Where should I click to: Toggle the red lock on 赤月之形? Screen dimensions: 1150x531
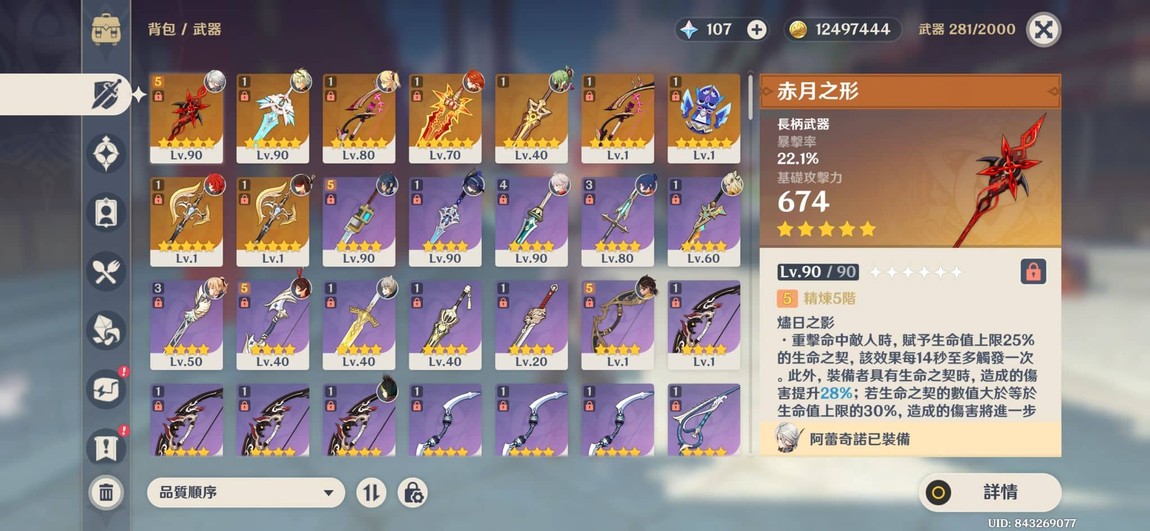[x=1033, y=271]
